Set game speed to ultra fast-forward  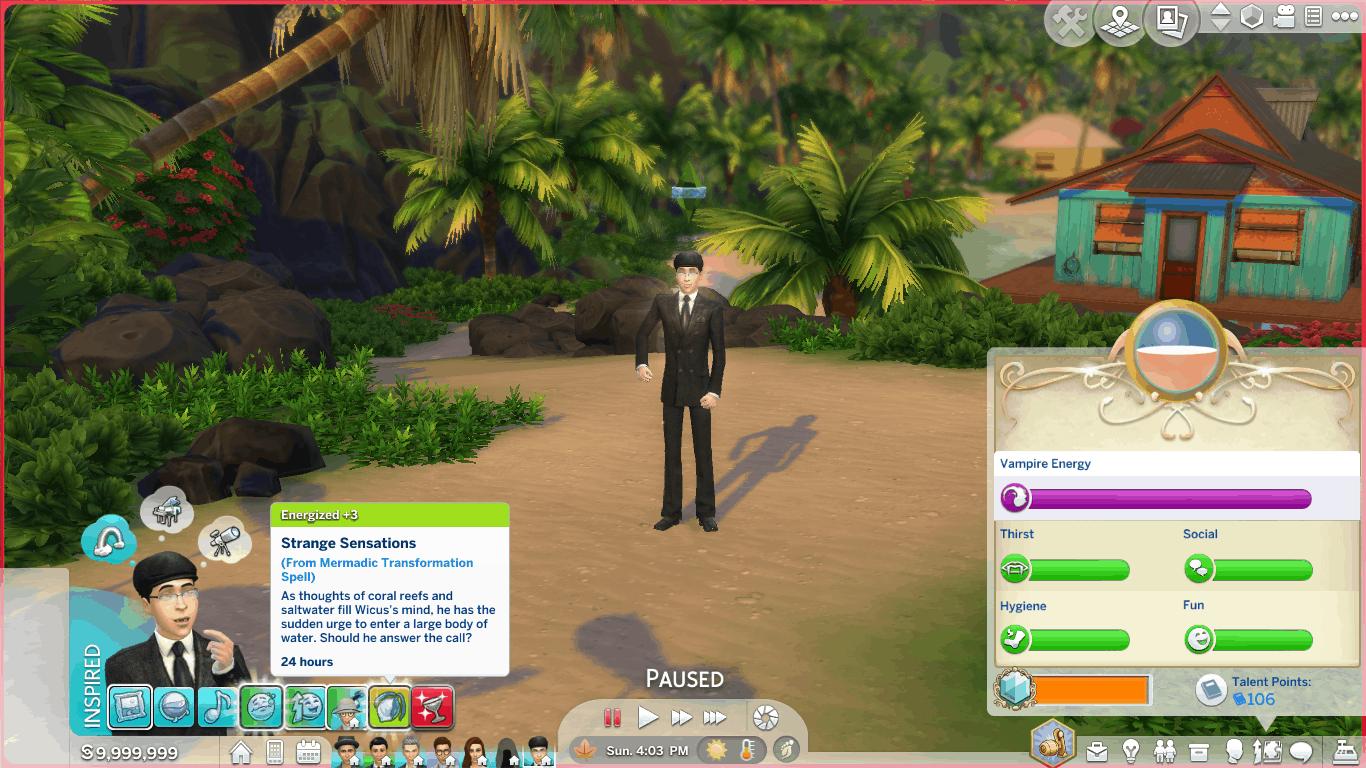coord(714,717)
